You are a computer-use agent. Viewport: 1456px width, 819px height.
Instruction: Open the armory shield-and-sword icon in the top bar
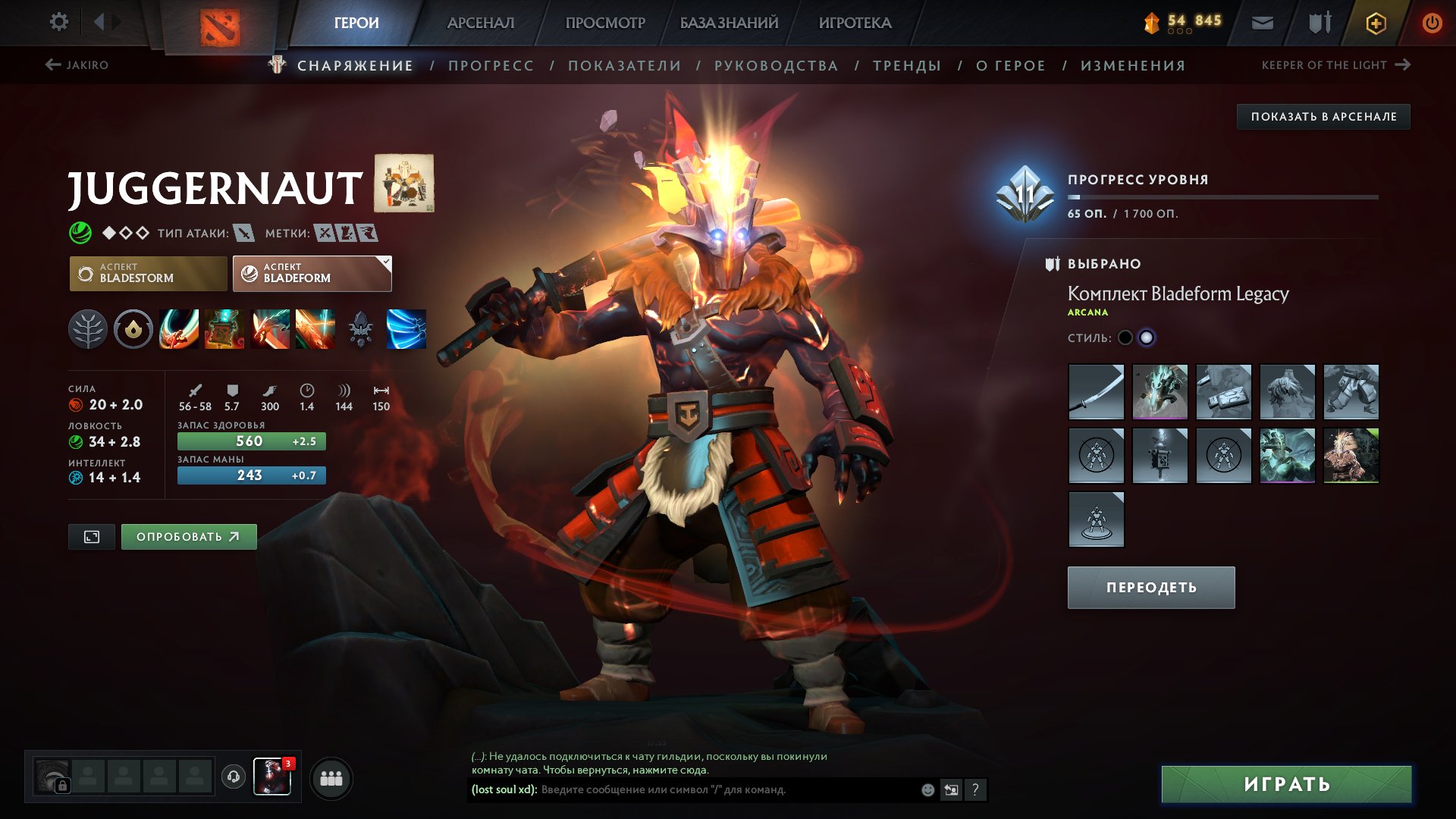1318,22
